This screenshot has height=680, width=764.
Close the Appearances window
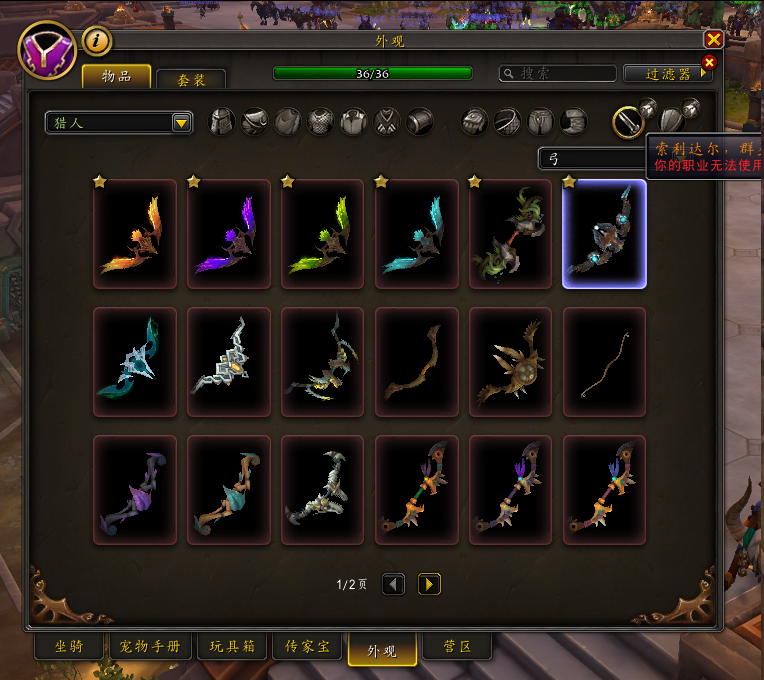pos(713,39)
